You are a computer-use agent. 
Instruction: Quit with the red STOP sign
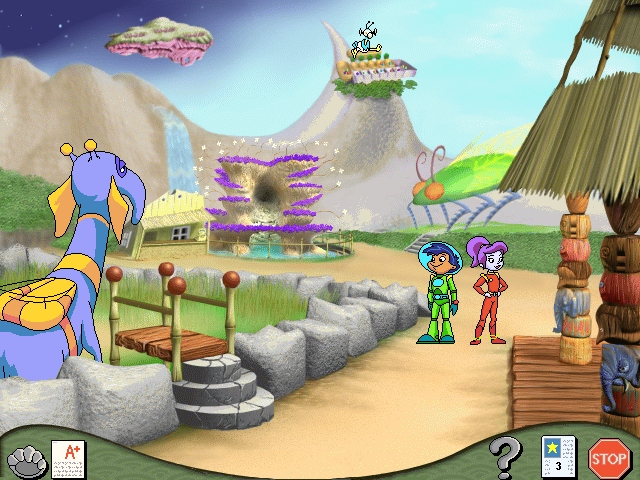(608, 458)
